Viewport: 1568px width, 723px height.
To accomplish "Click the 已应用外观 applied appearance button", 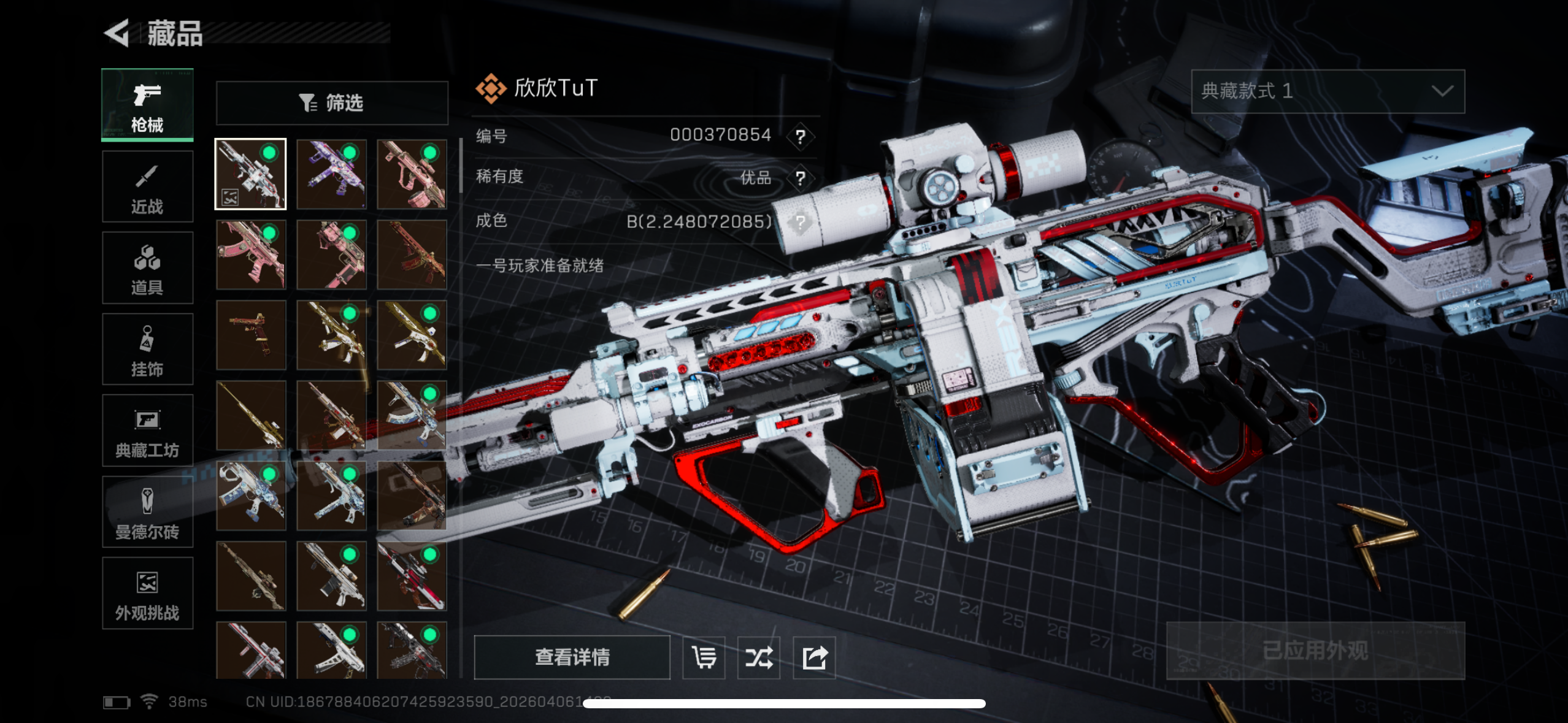I will click(x=1315, y=651).
